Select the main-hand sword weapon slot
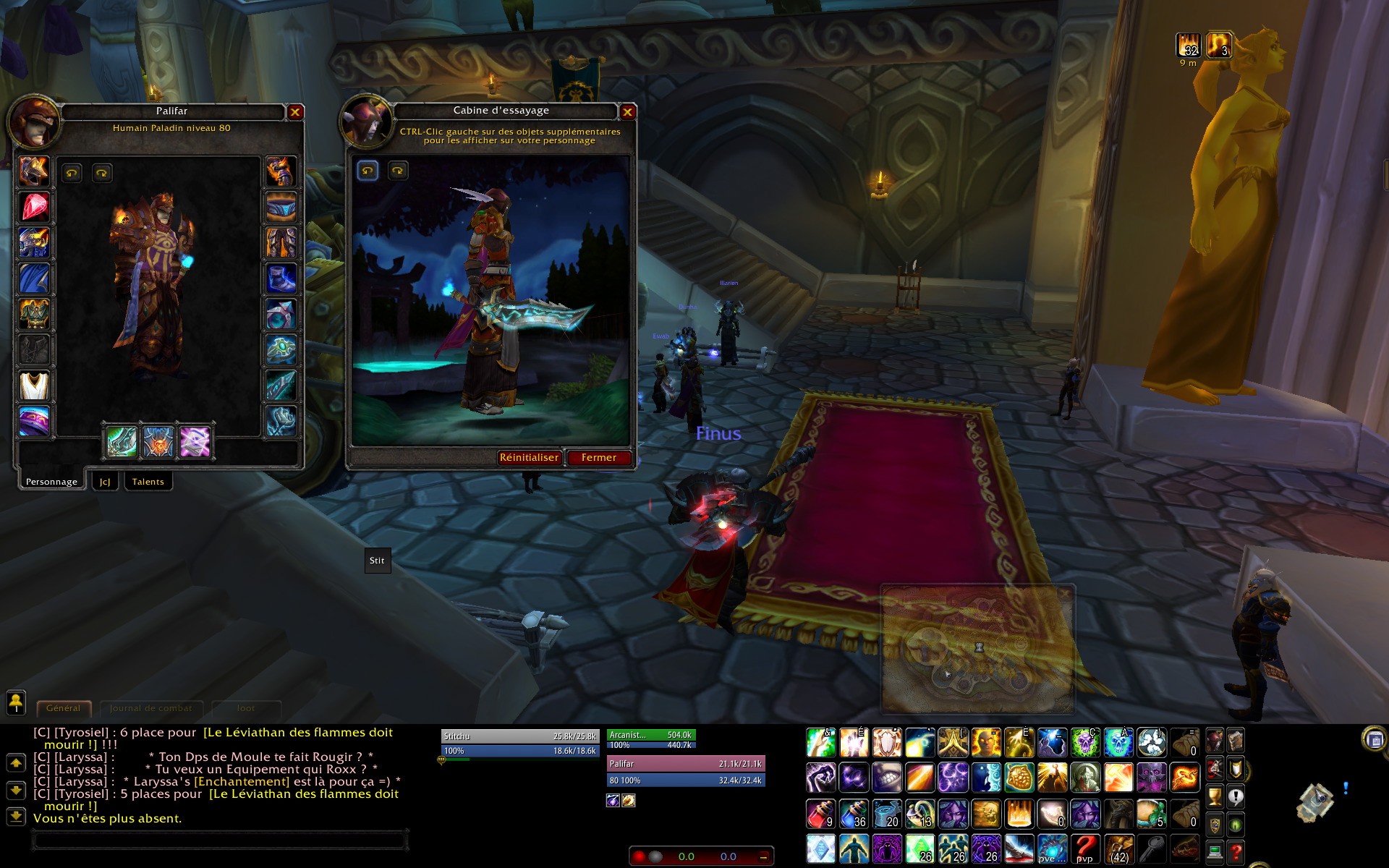The height and width of the screenshot is (868, 1389). (x=122, y=441)
